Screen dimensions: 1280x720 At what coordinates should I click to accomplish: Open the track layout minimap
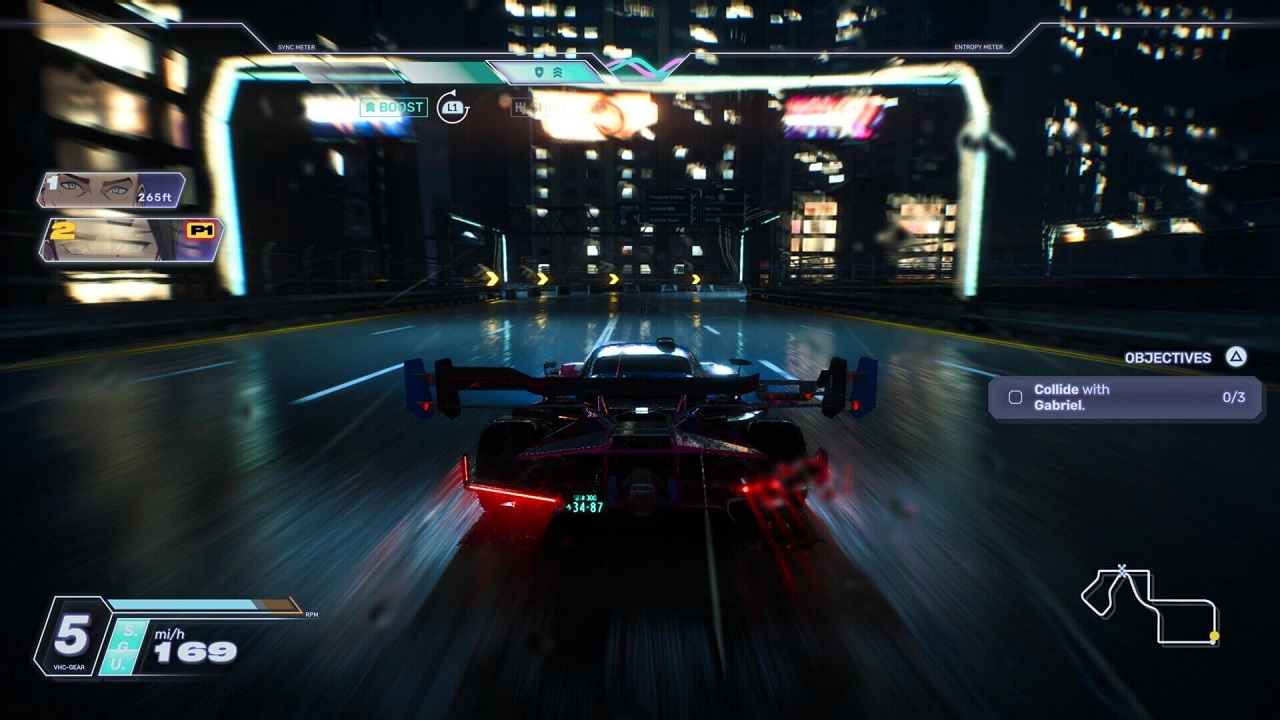click(x=1150, y=605)
